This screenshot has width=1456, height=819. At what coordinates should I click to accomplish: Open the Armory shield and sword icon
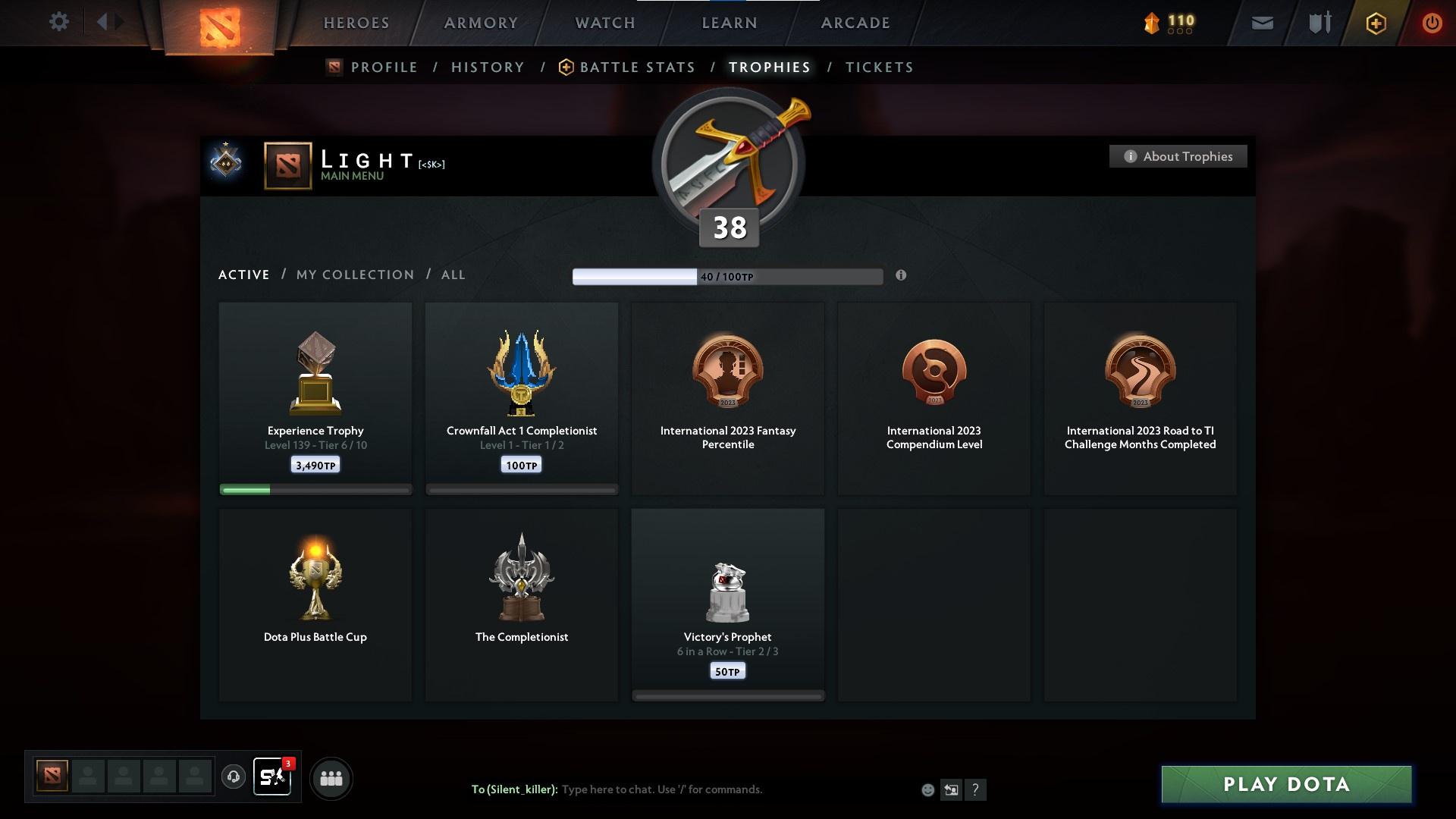(x=1318, y=23)
